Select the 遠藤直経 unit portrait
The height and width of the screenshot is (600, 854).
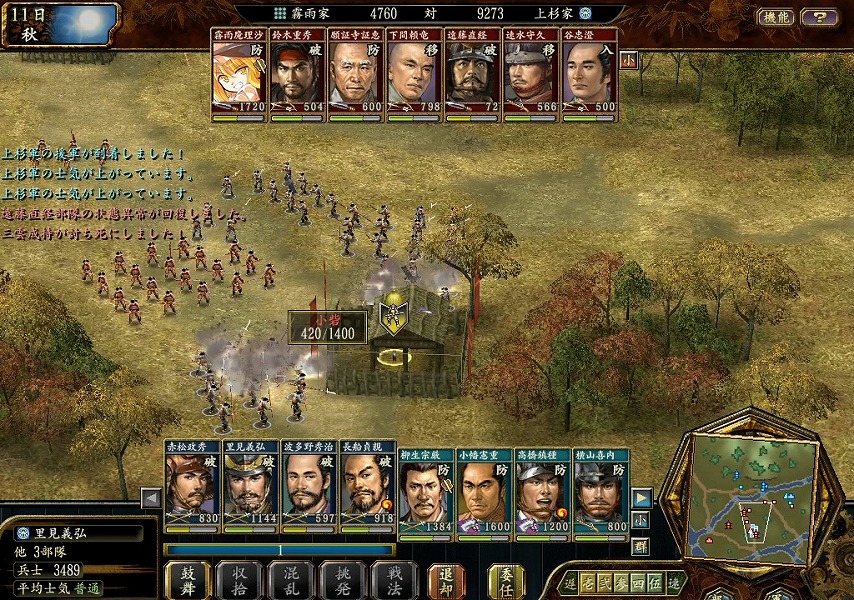[472, 73]
